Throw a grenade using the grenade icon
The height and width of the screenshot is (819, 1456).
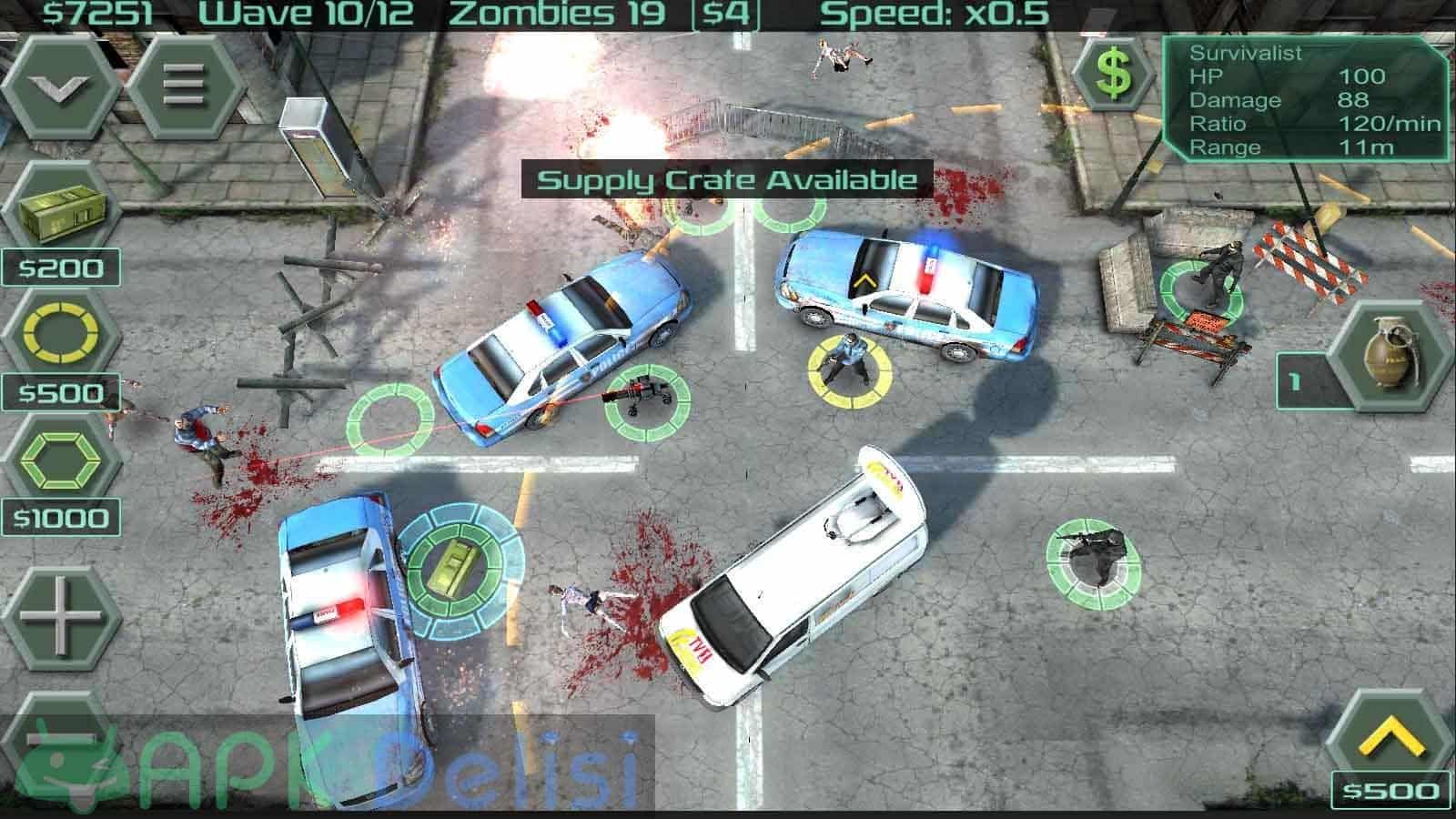pyautogui.click(x=1391, y=359)
